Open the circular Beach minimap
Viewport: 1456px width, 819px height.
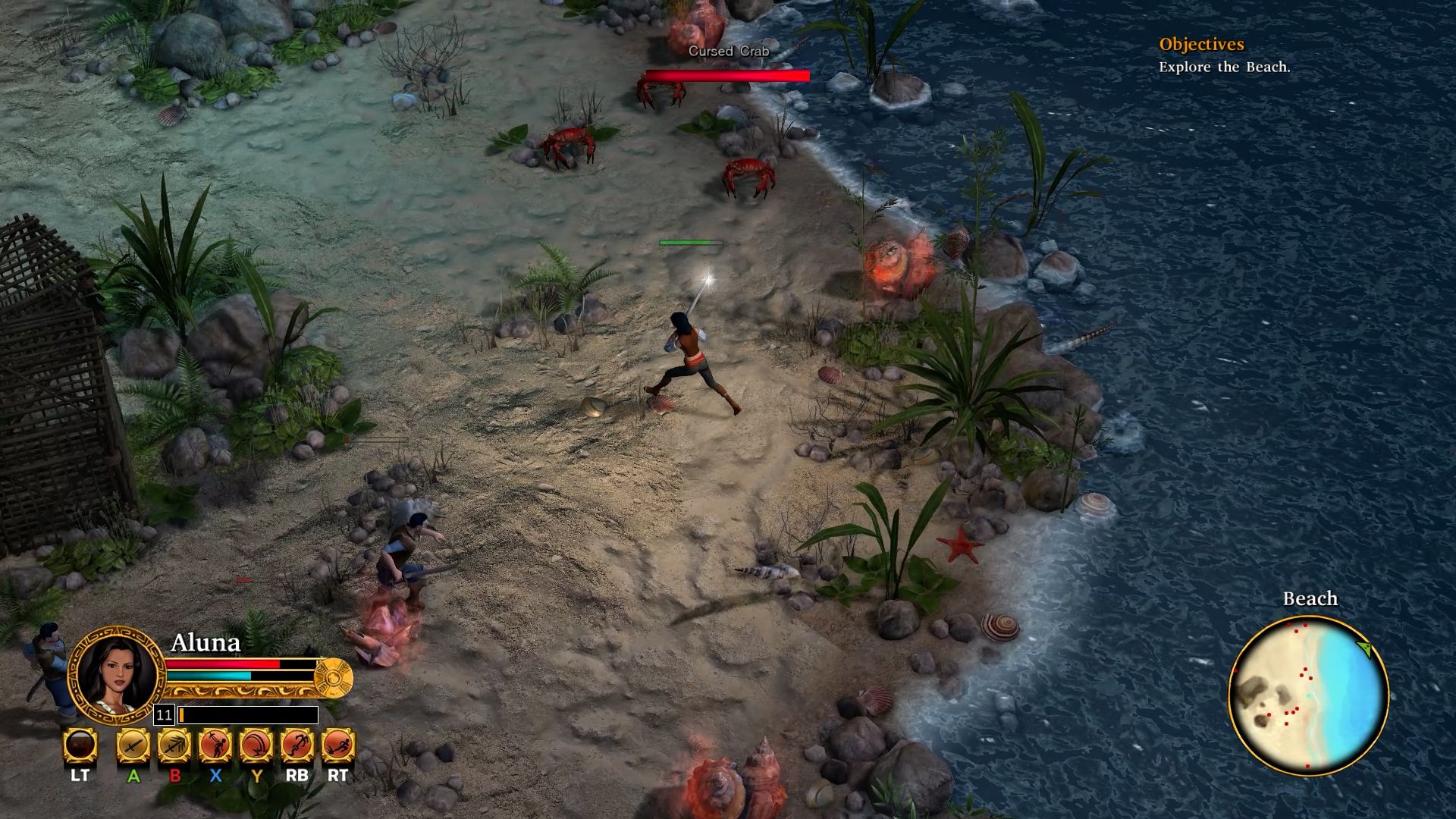[1308, 695]
